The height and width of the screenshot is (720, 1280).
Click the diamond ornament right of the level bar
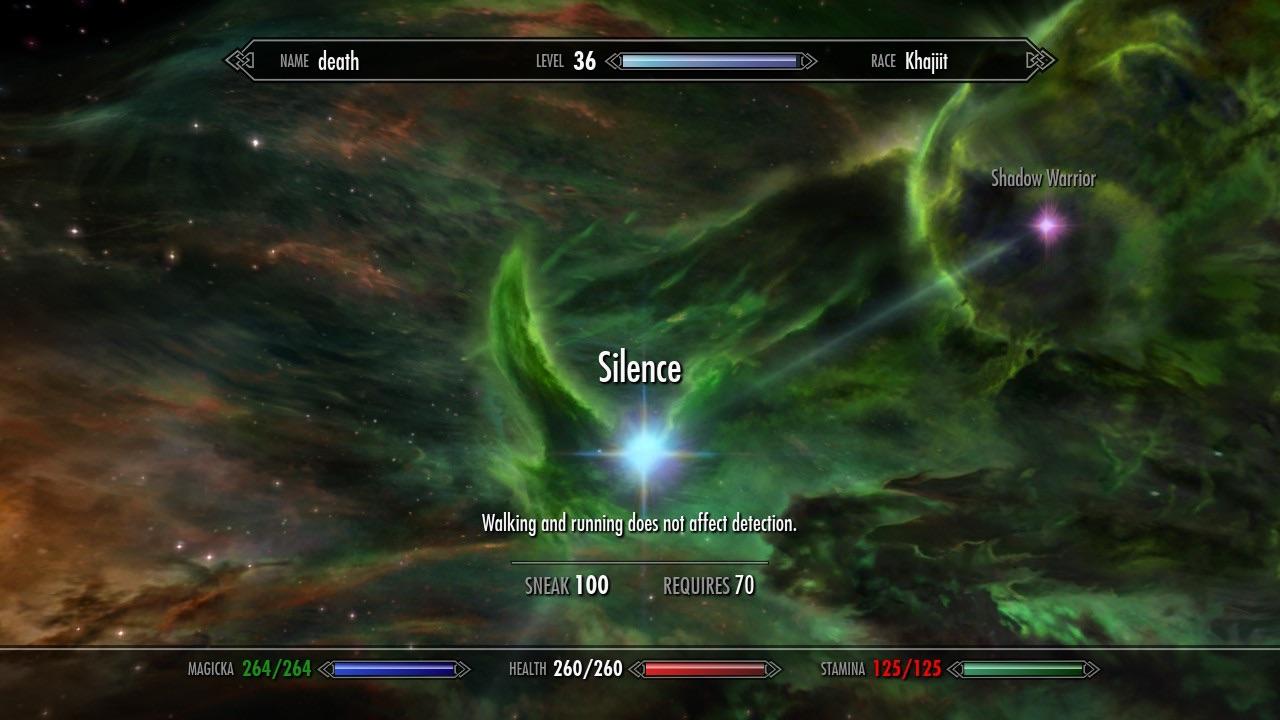[x=806, y=61]
